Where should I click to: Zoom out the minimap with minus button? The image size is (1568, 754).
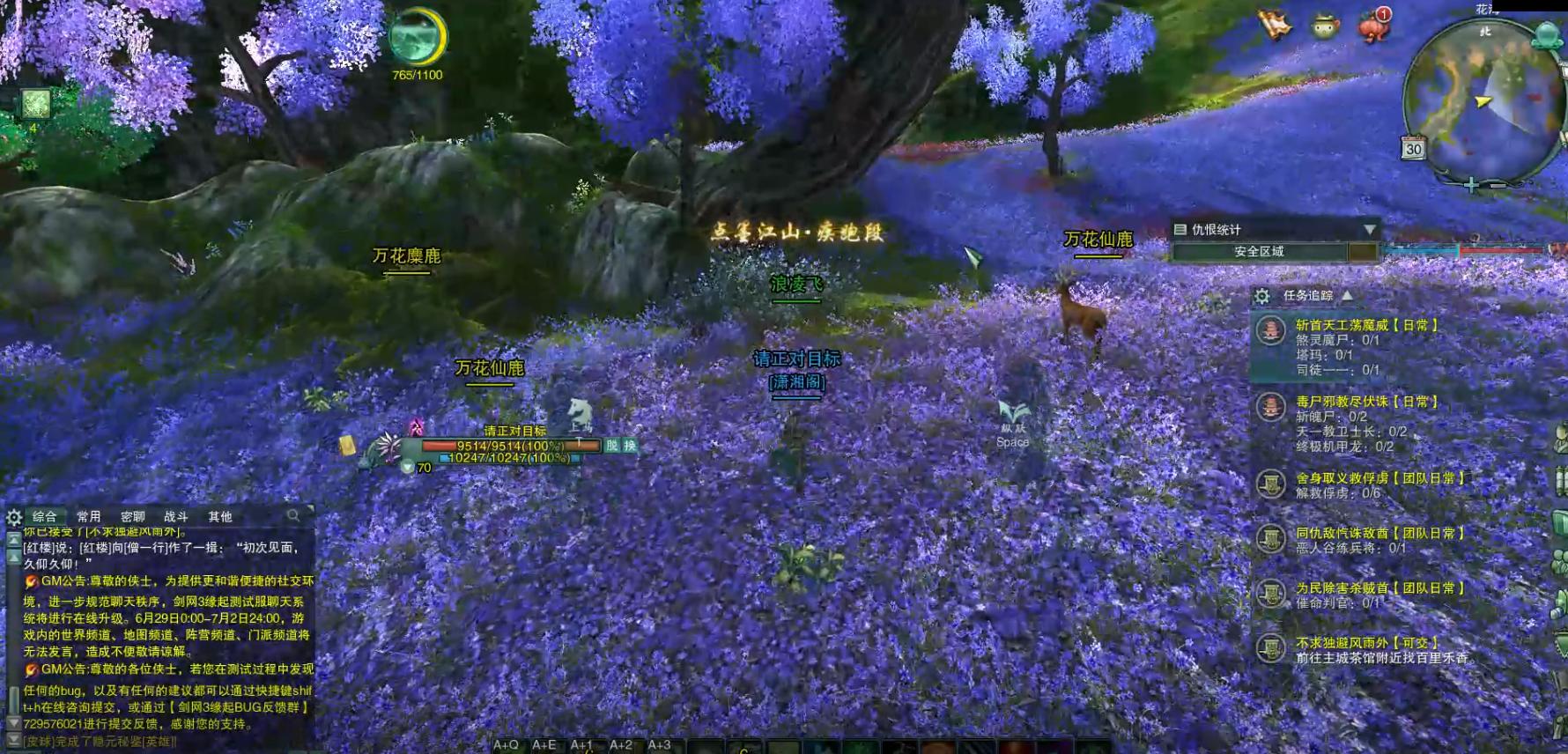pos(1498,185)
